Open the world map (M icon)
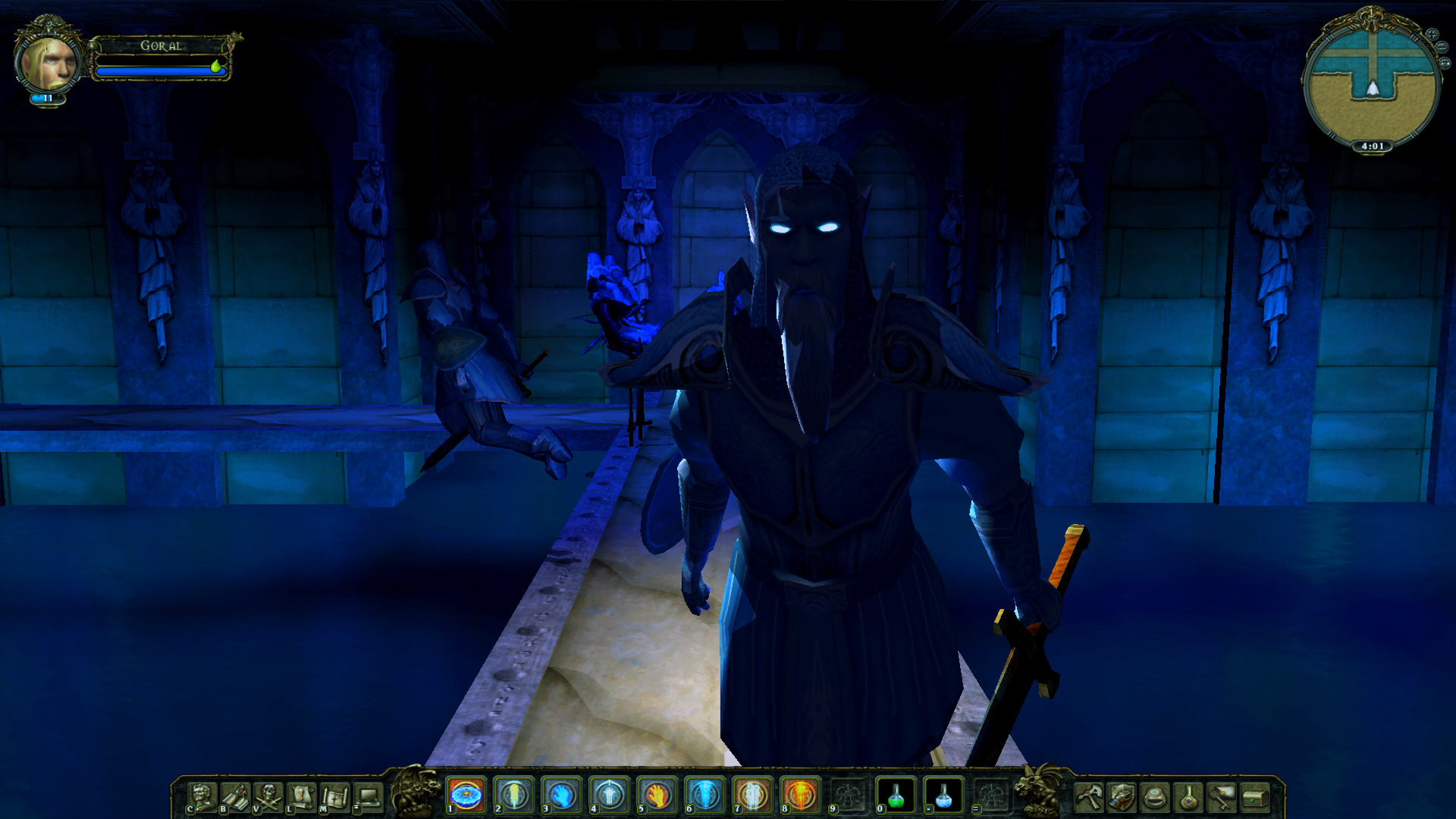 click(x=333, y=796)
